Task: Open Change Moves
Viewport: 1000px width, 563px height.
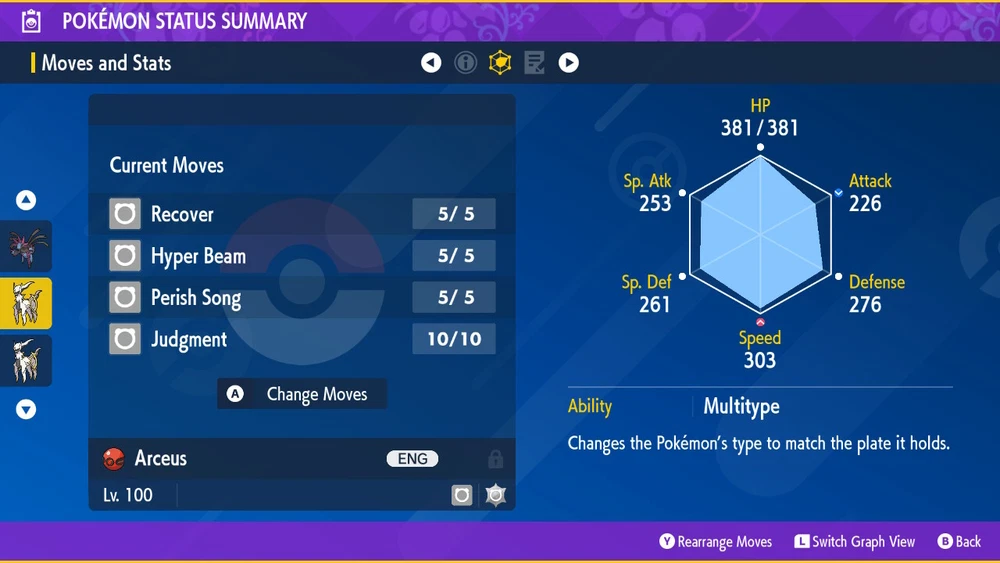Action: (302, 394)
